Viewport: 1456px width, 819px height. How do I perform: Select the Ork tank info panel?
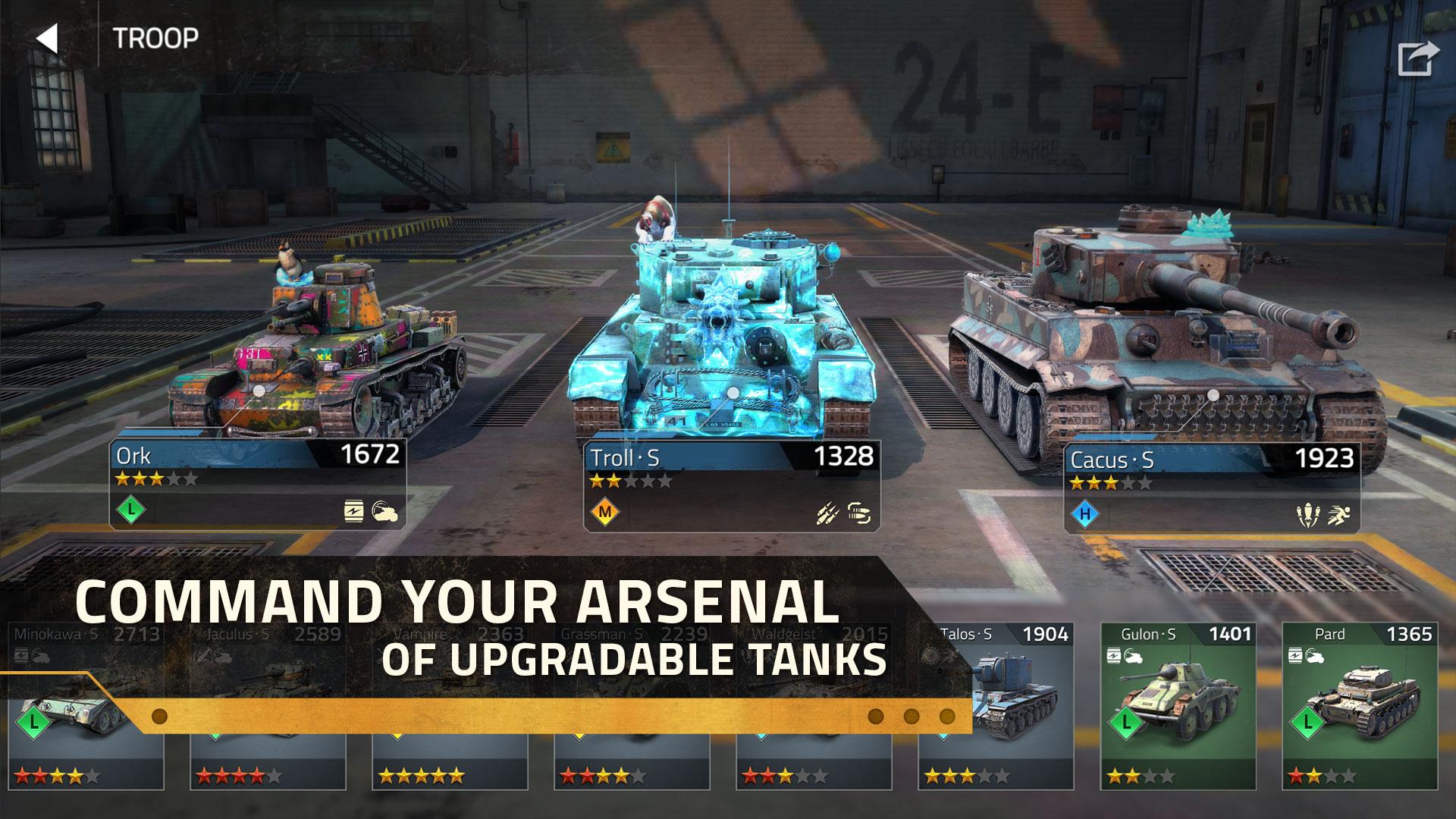(x=258, y=483)
